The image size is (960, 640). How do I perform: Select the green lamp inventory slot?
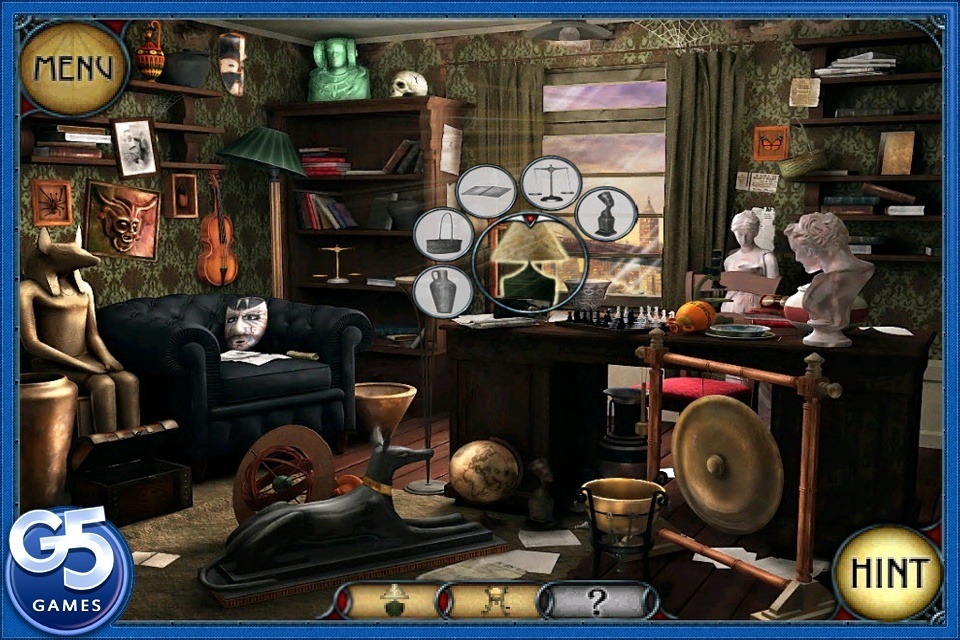392,599
